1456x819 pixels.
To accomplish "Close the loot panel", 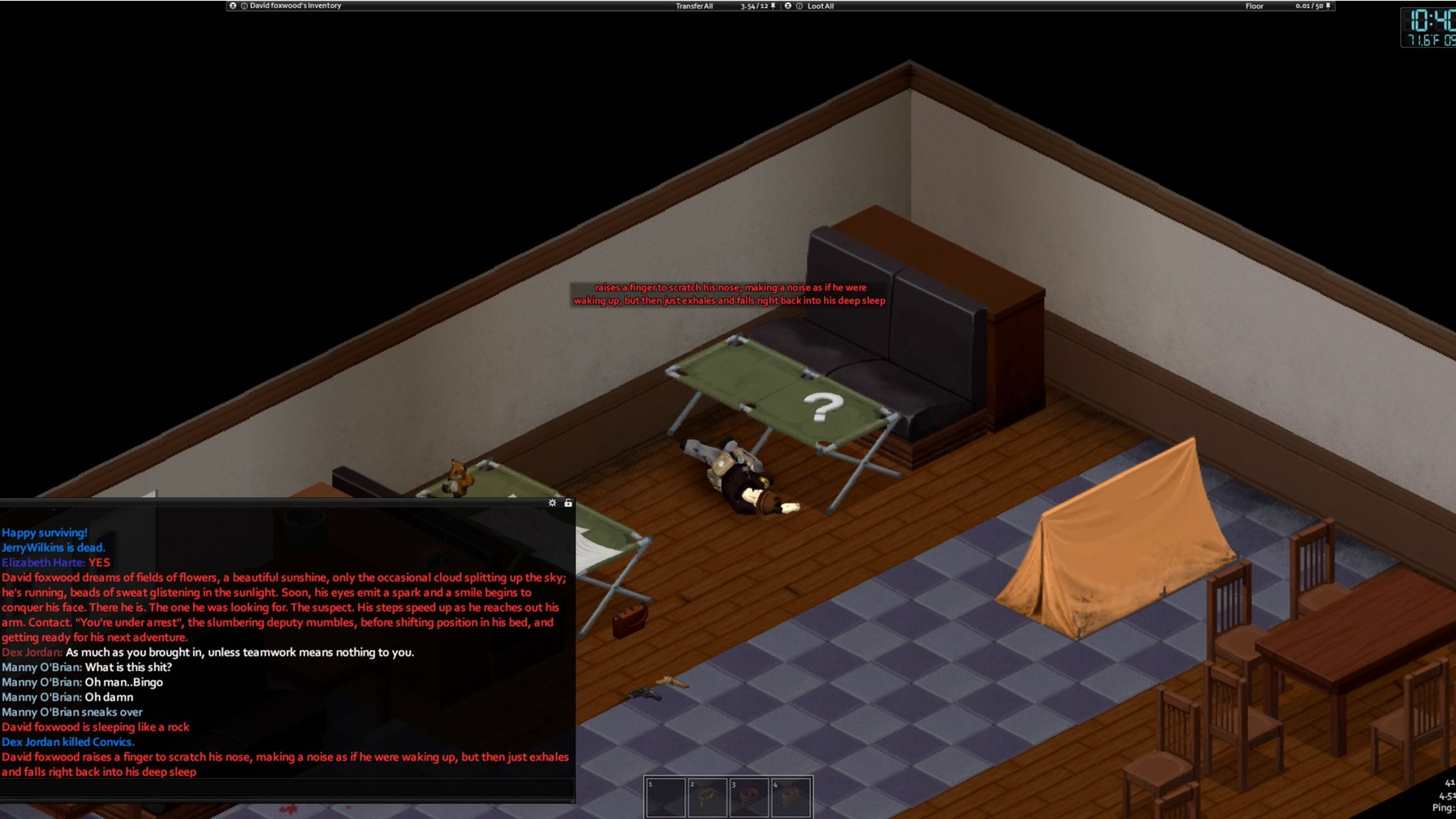I will click(788, 6).
